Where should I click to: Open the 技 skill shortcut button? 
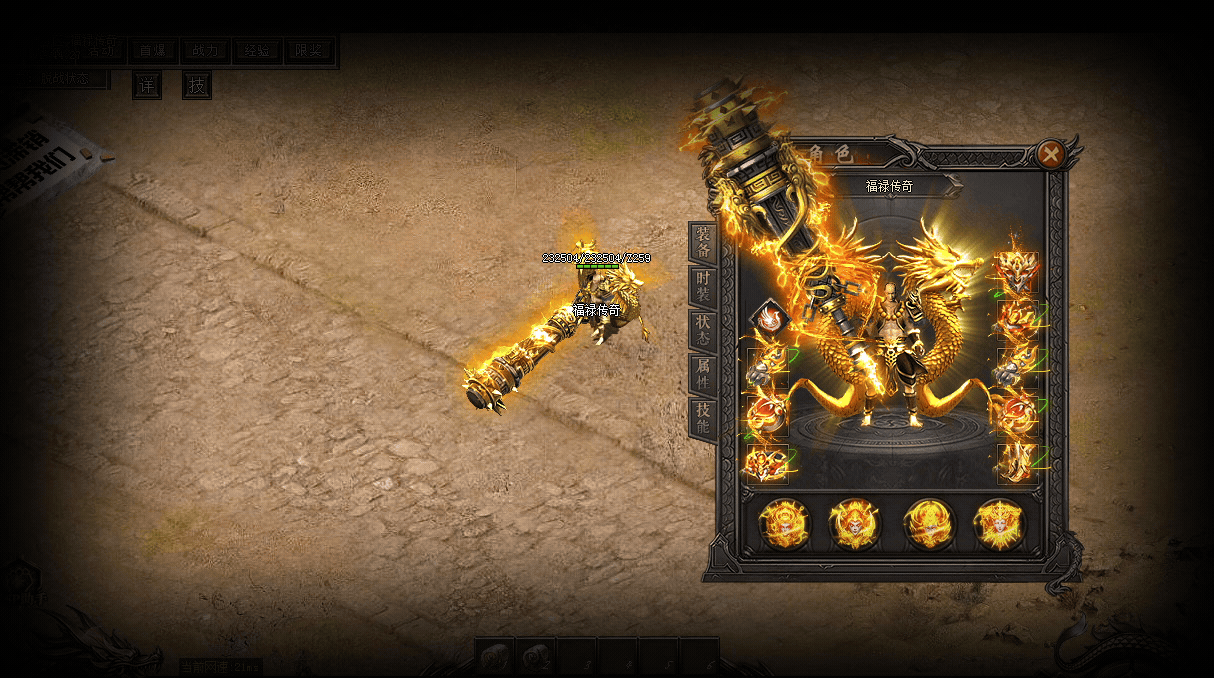click(197, 86)
